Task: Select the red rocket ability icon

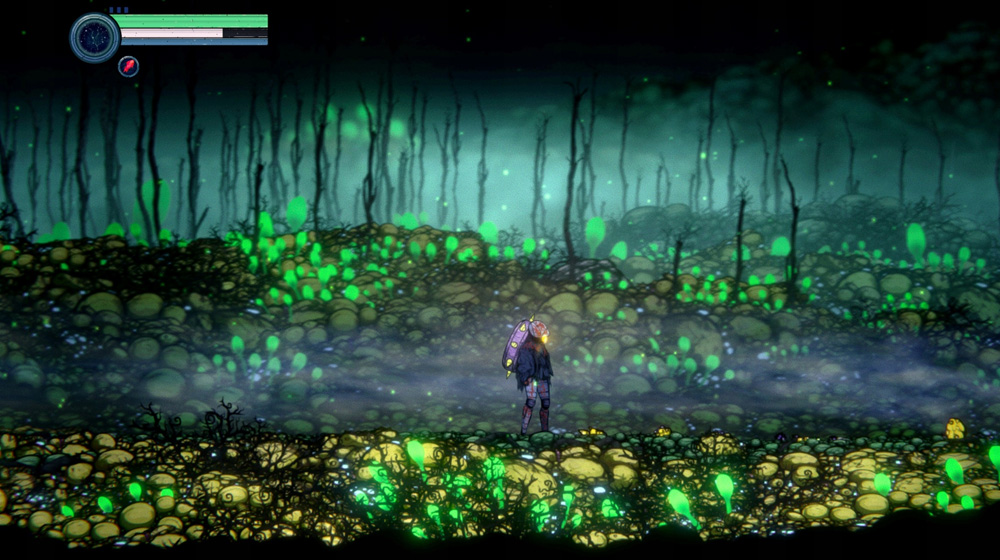Action: pyautogui.click(x=128, y=67)
